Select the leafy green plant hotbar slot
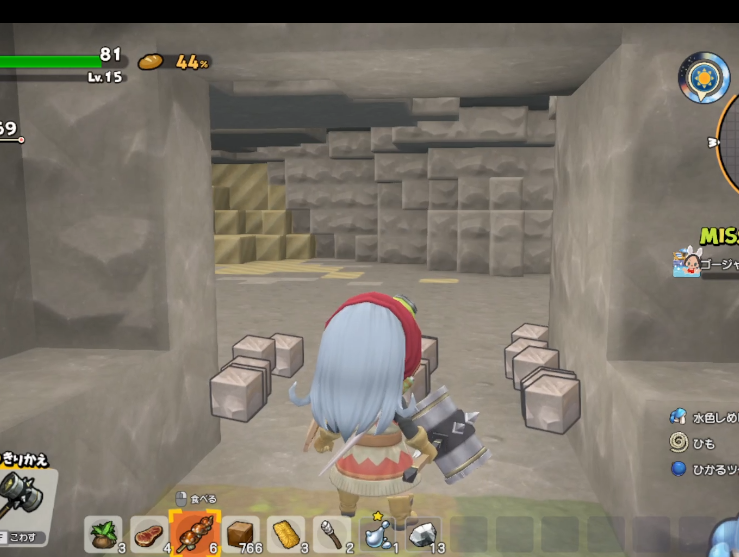The width and height of the screenshot is (739, 557). pyautogui.click(x=103, y=533)
